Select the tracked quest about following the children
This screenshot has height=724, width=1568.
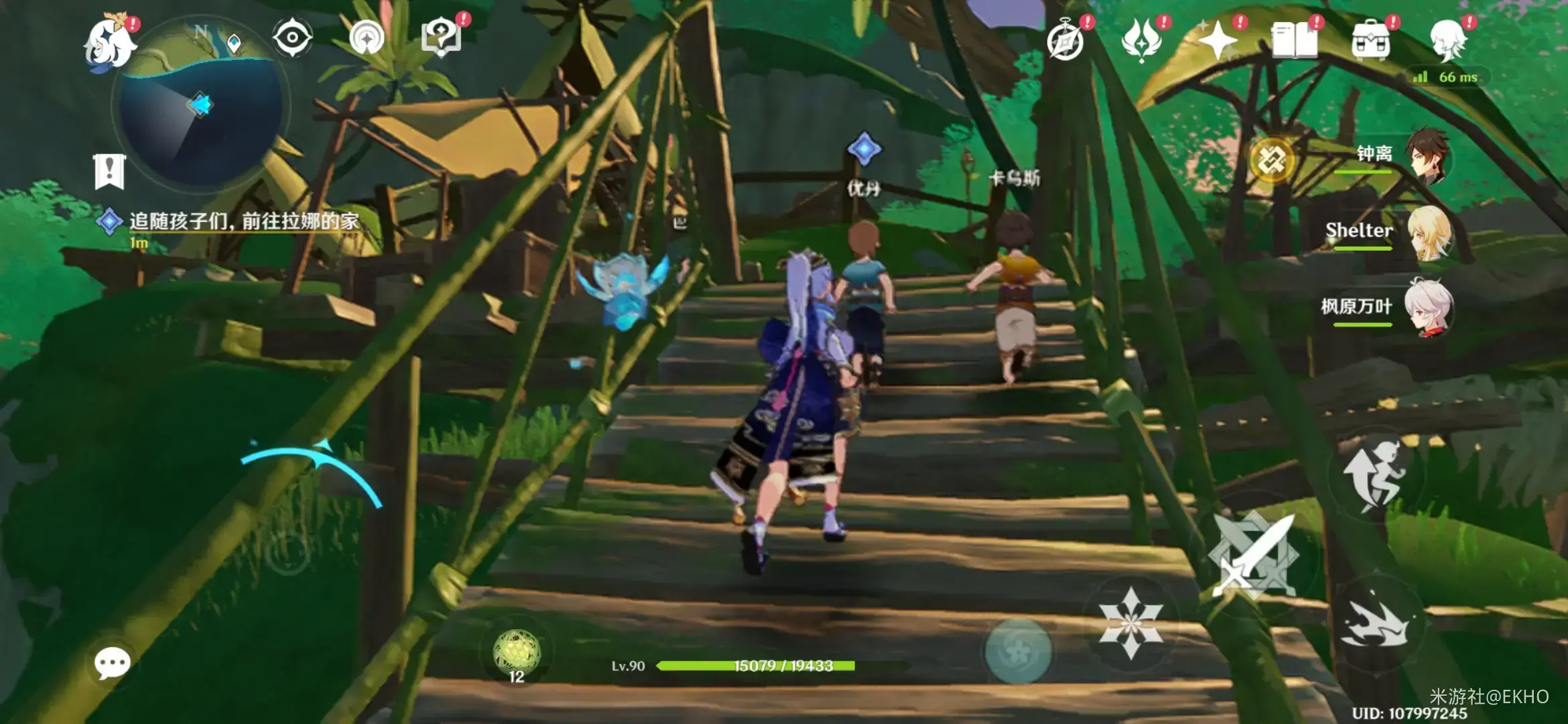(243, 221)
